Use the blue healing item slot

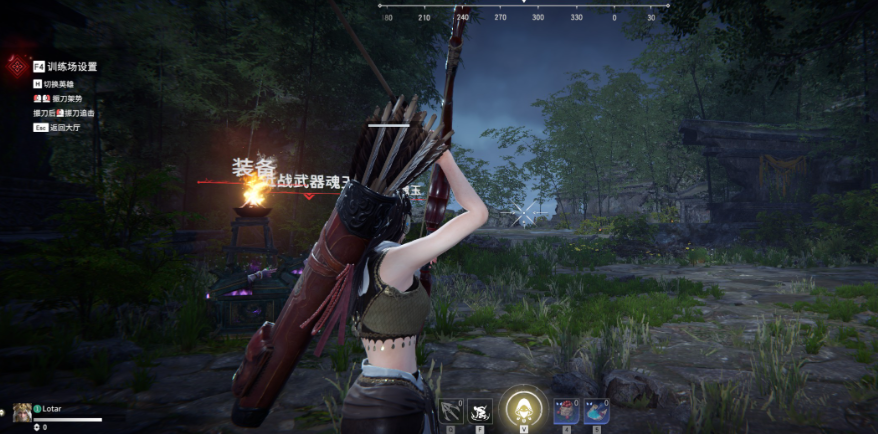click(x=596, y=410)
